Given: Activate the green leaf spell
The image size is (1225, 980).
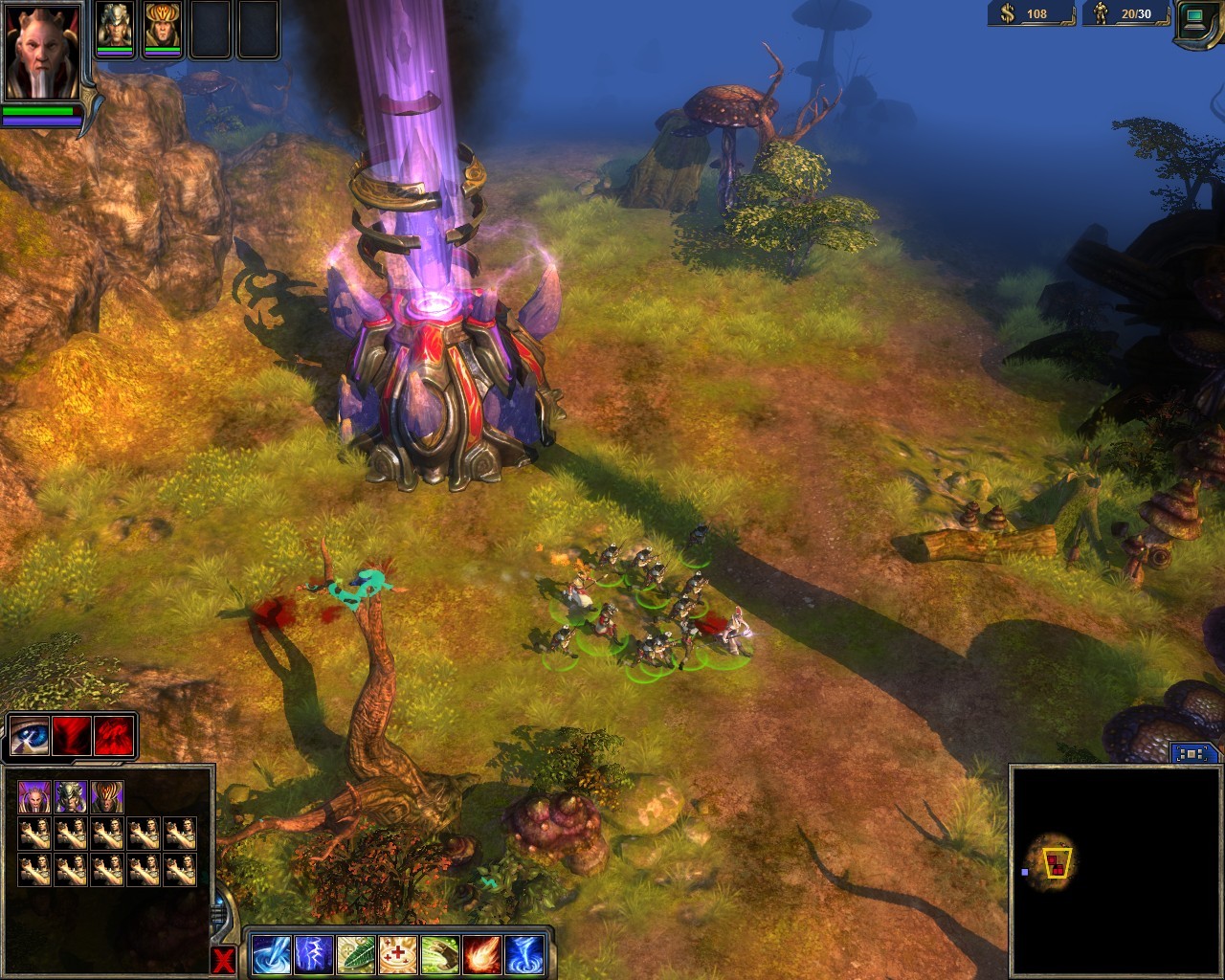Looking at the screenshot, I should (x=355, y=955).
